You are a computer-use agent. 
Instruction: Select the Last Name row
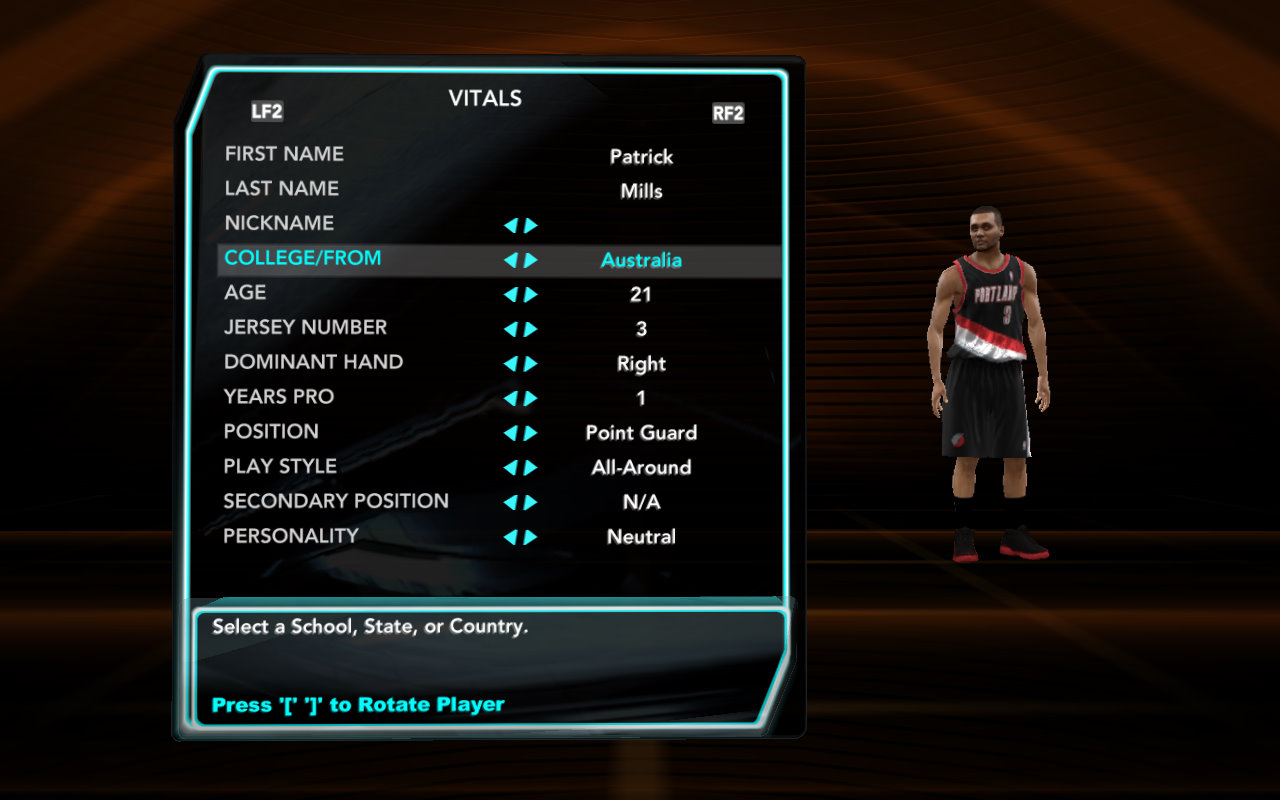[x=281, y=189]
